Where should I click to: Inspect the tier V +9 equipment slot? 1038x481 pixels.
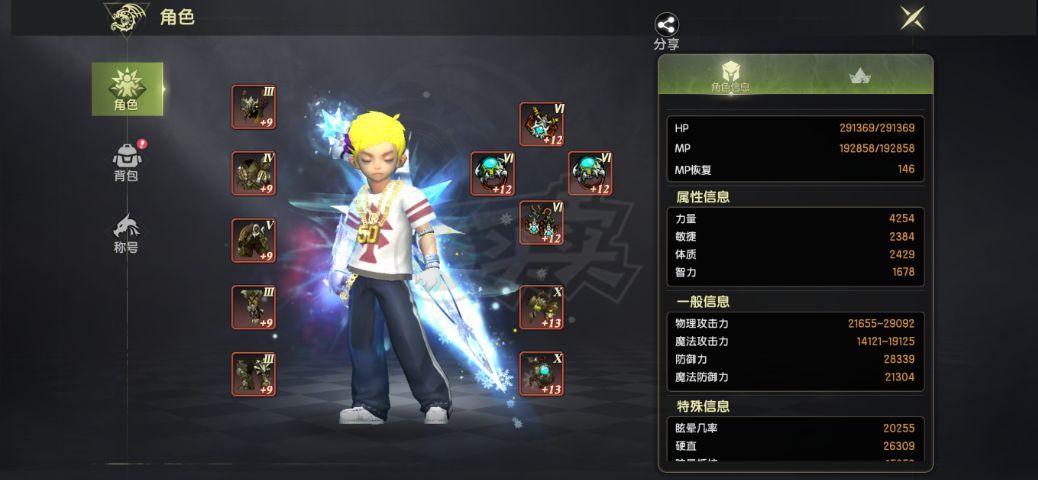click(253, 240)
